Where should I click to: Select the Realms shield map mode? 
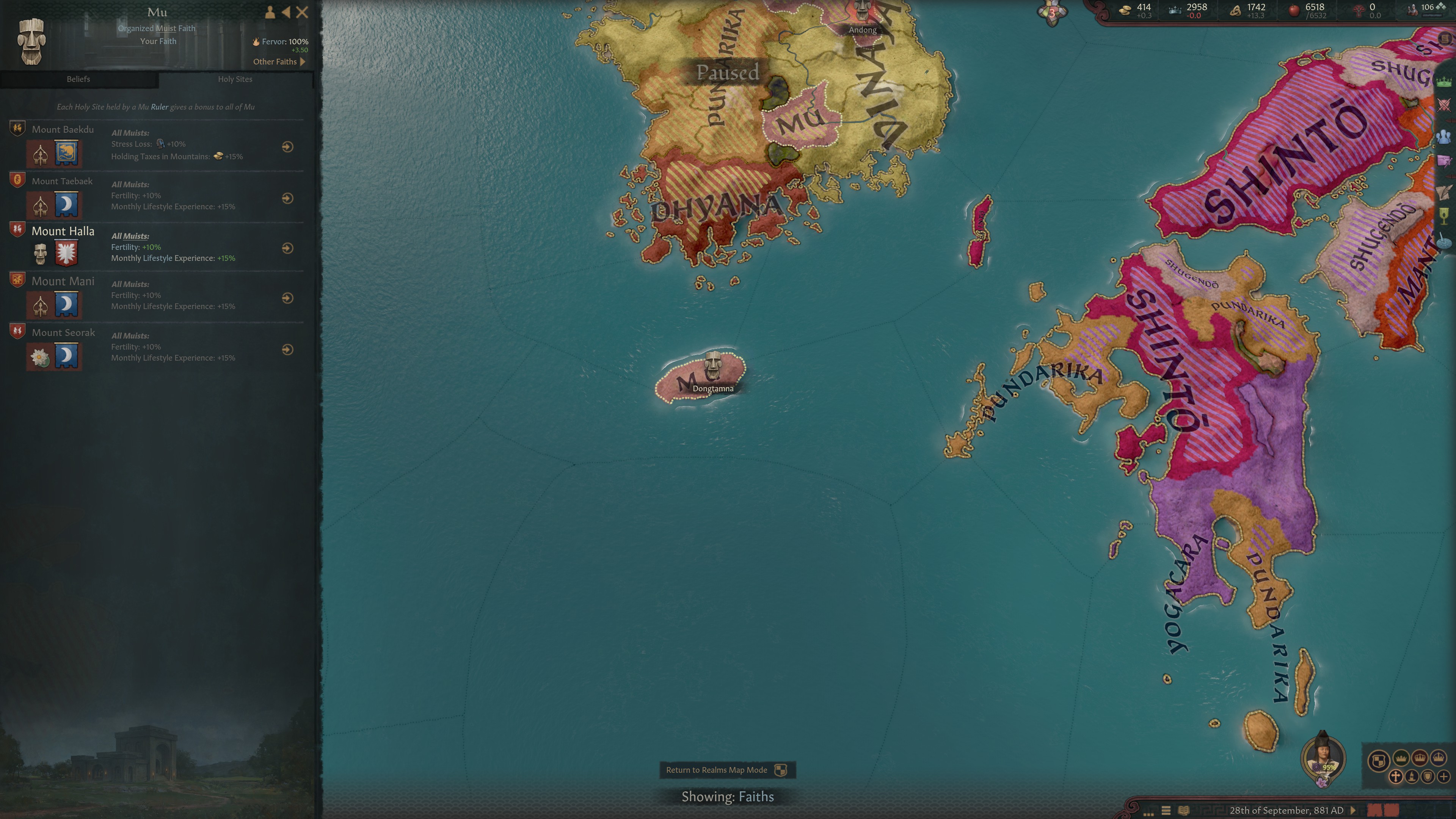click(1379, 760)
